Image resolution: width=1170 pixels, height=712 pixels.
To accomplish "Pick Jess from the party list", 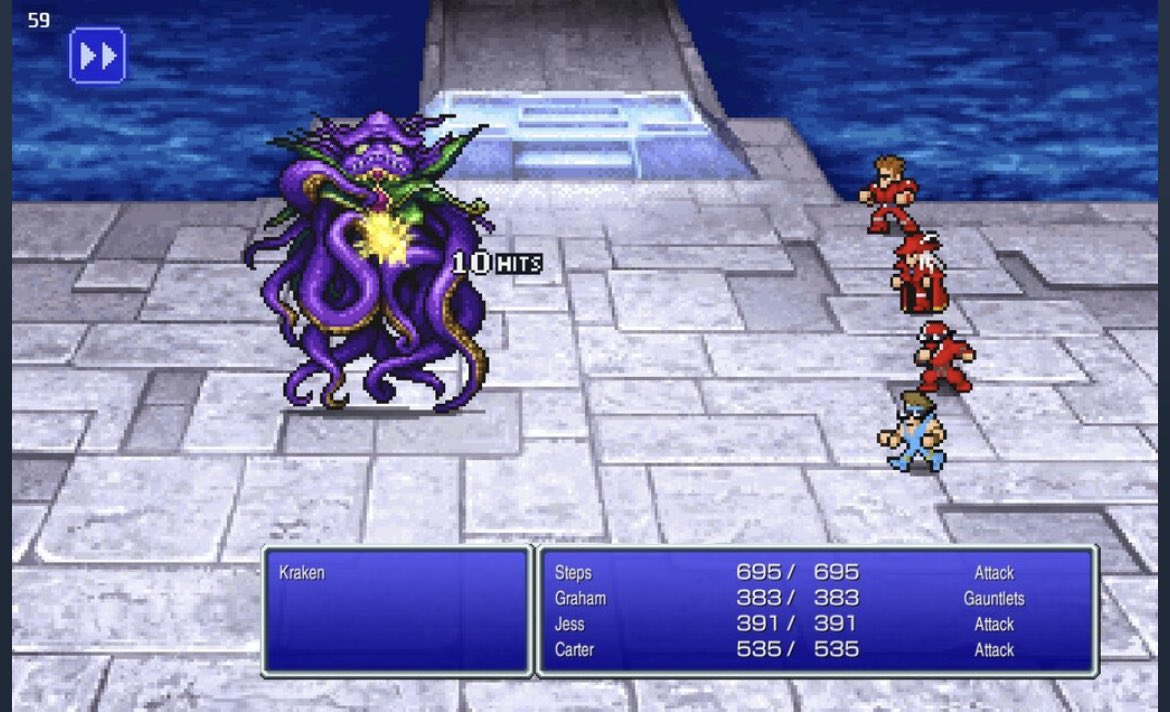I will 570,624.
